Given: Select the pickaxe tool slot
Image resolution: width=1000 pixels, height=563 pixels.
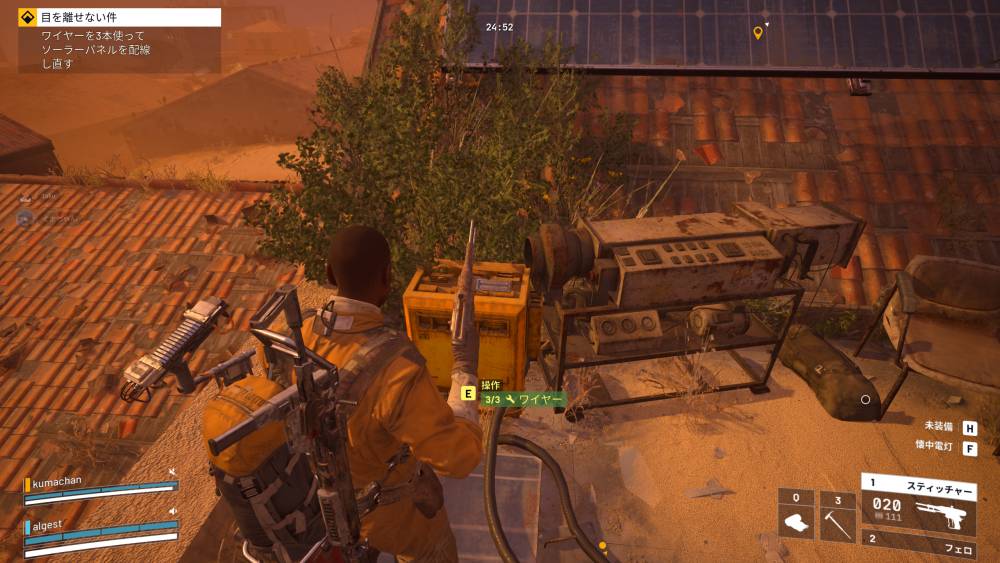Looking at the screenshot, I should tap(837, 516).
